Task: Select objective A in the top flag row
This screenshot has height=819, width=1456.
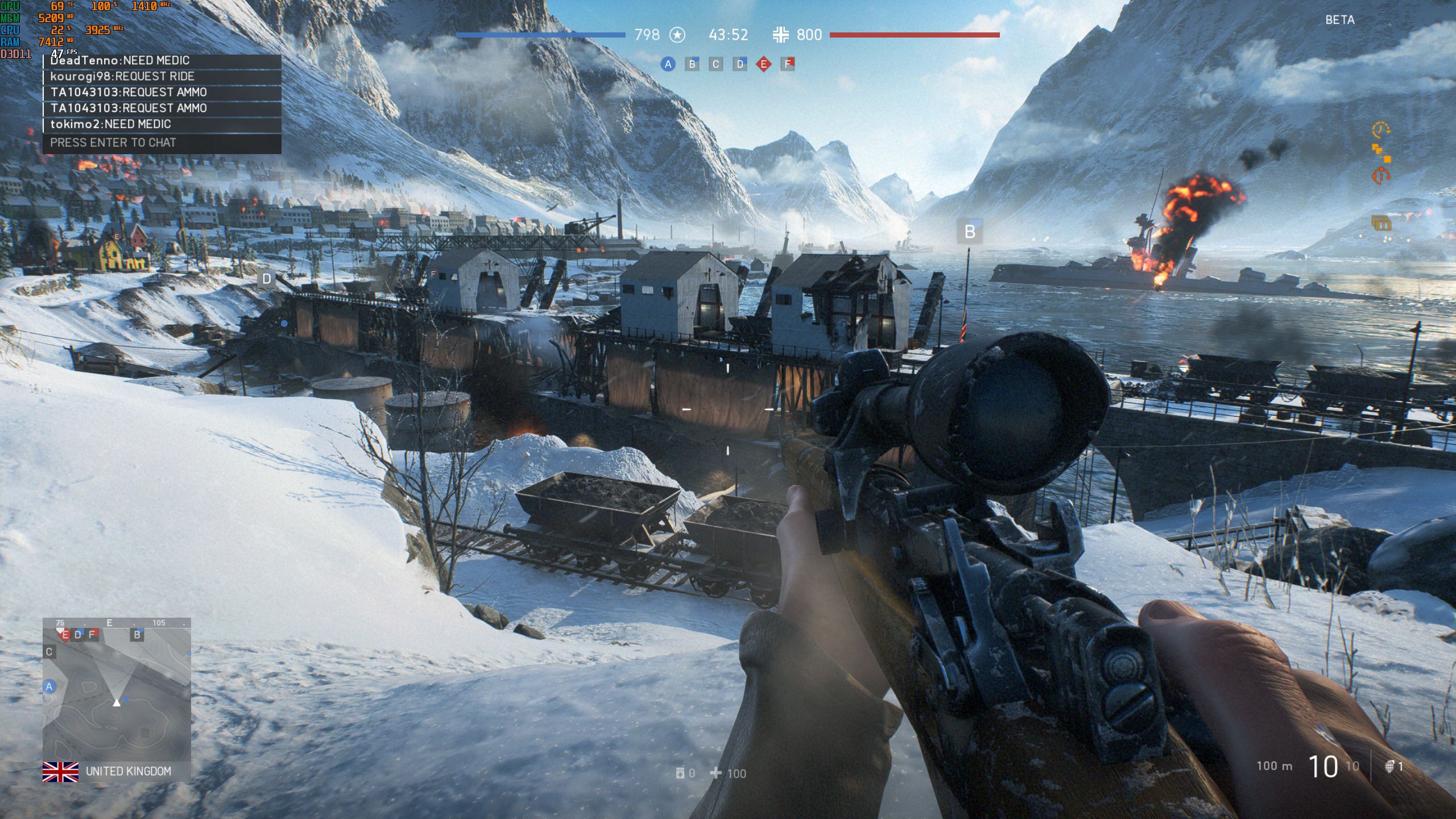Action: pyautogui.click(x=668, y=64)
